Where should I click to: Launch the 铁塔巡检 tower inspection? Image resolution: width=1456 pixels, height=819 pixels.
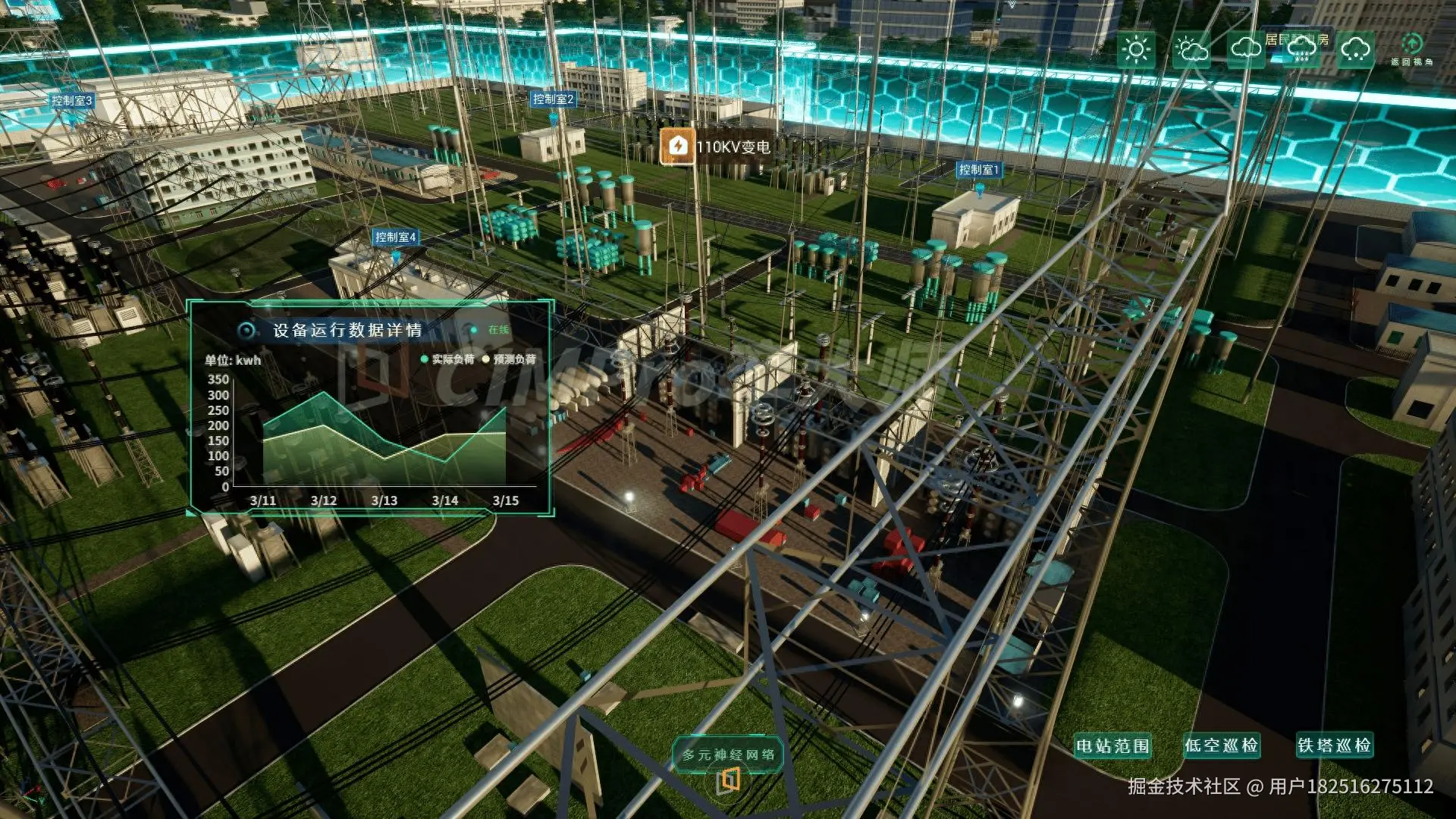(x=1334, y=746)
